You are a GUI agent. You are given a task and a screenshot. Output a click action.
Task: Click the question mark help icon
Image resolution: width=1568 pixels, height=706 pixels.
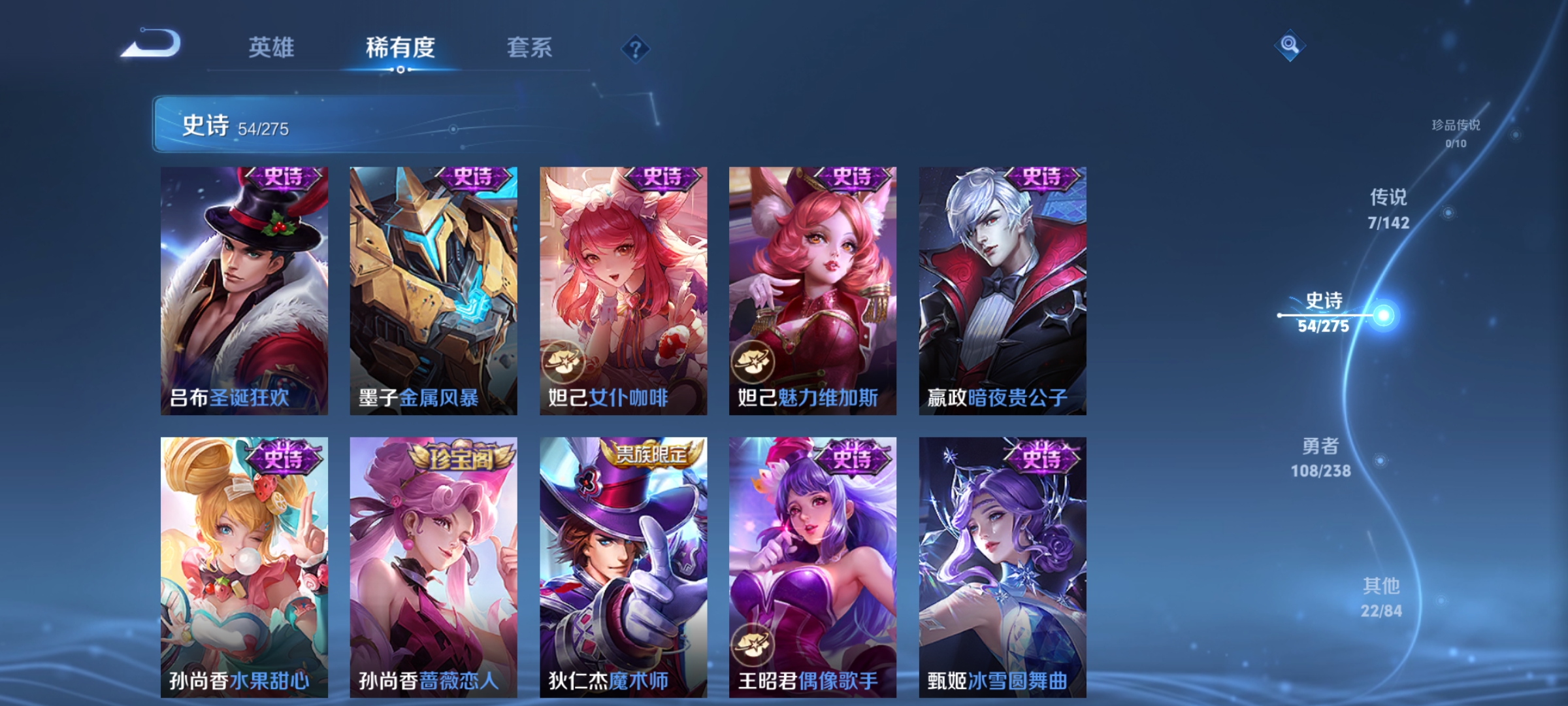click(x=635, y=49)
